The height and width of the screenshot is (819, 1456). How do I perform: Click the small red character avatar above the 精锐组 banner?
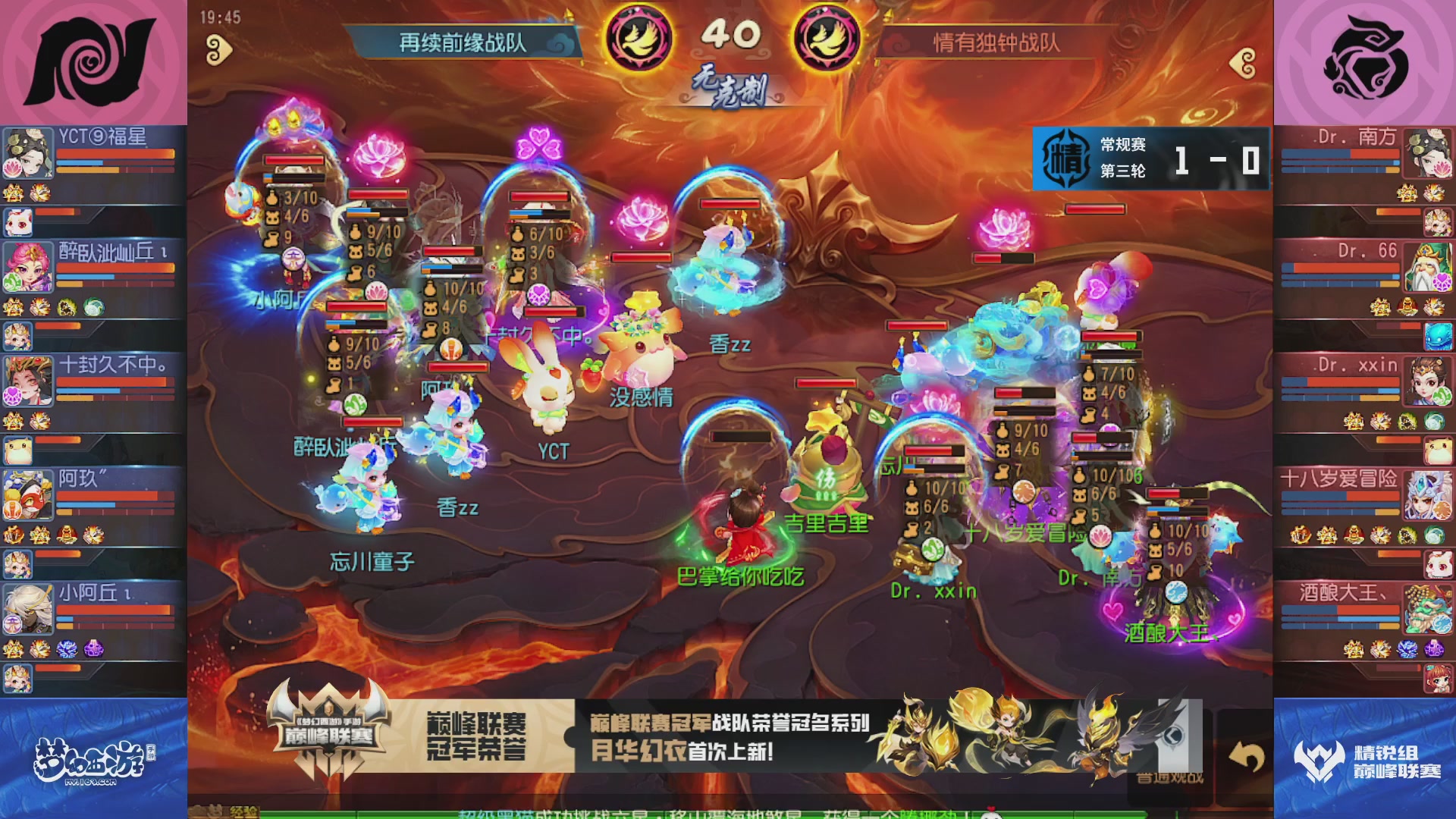point(1438,678)
